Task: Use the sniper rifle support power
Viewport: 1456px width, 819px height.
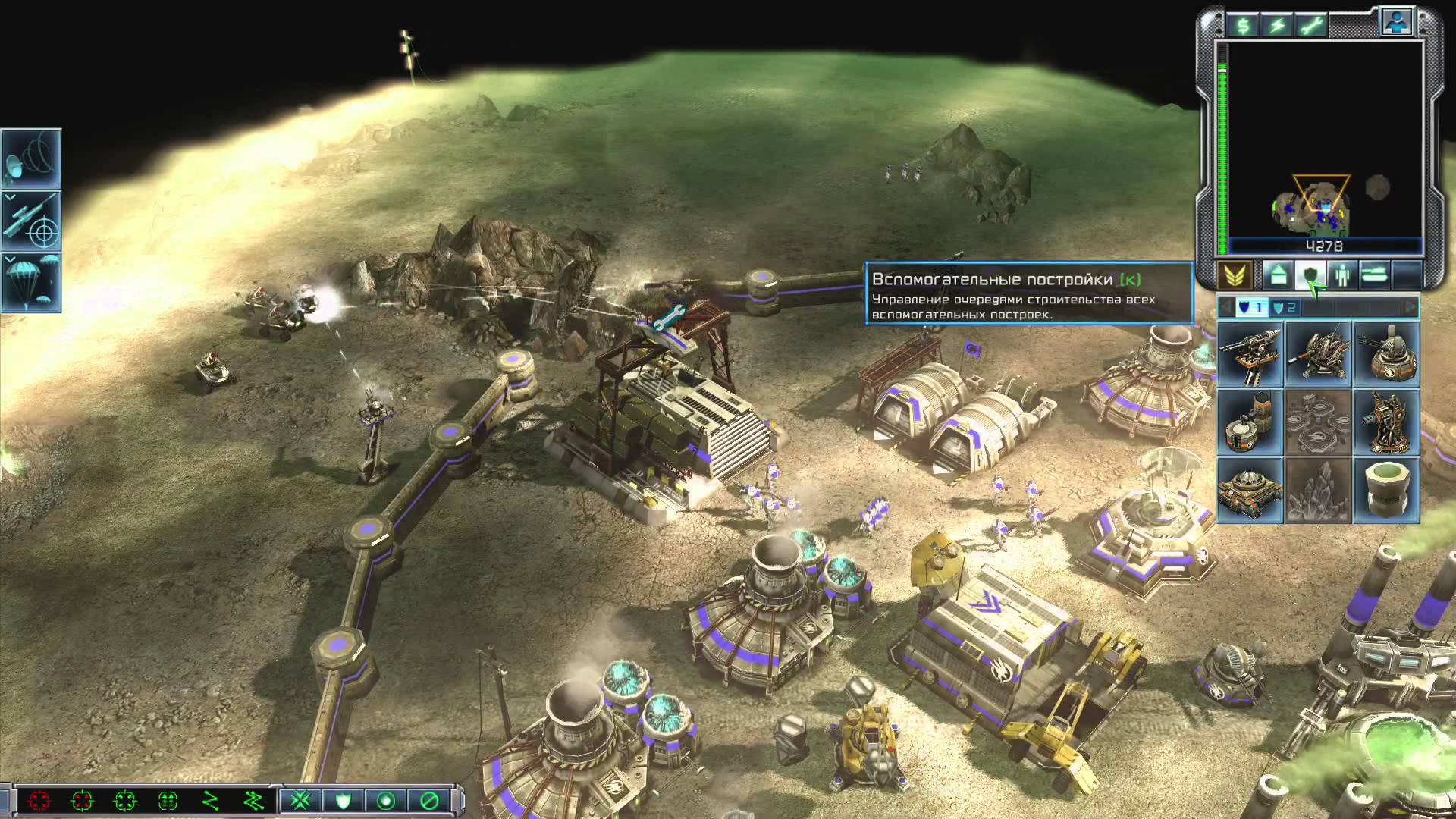Action: coord(31,221)
